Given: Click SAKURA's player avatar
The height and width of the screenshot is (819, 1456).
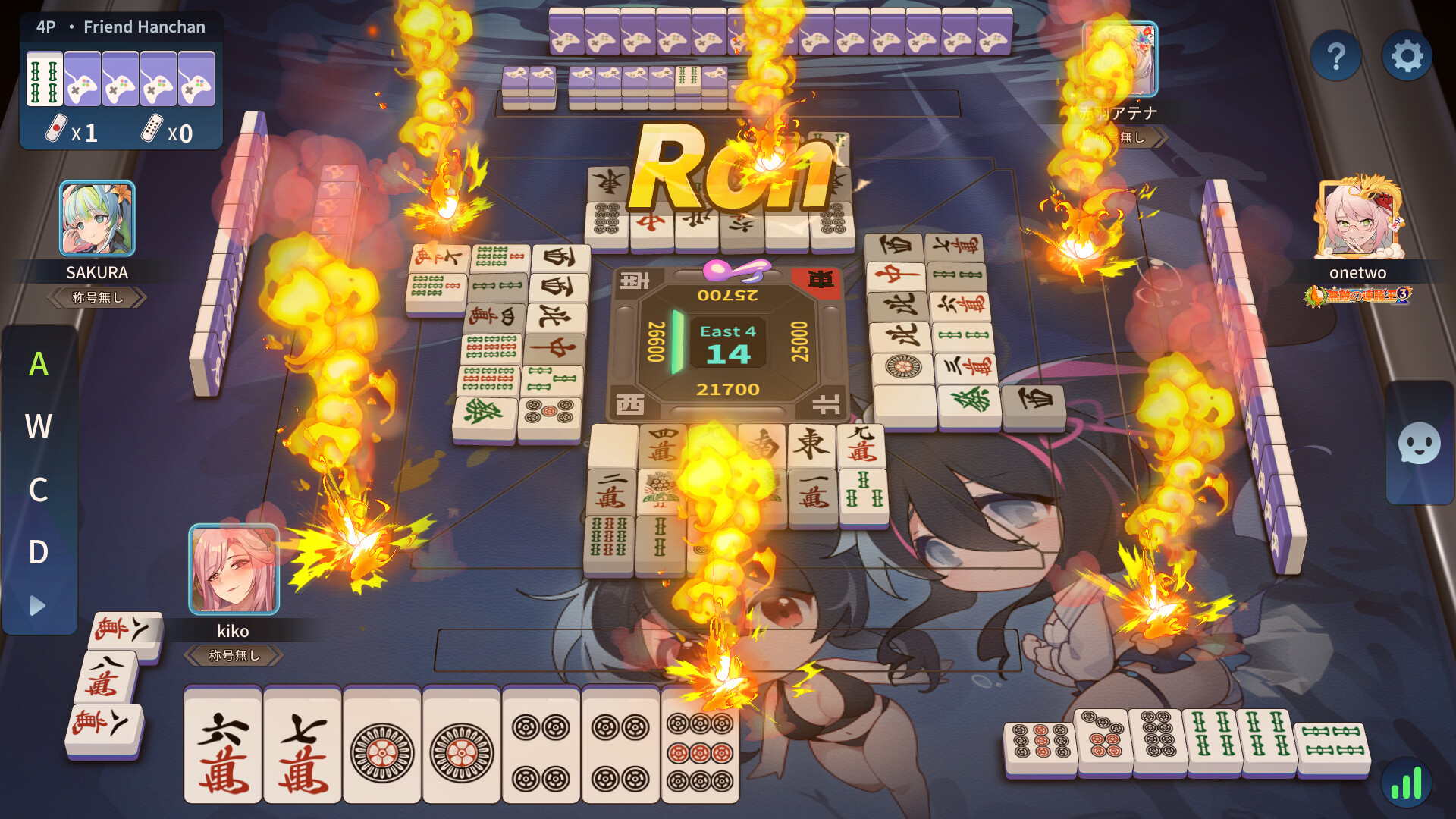Looking at the screenshot, I should point(96,219).
